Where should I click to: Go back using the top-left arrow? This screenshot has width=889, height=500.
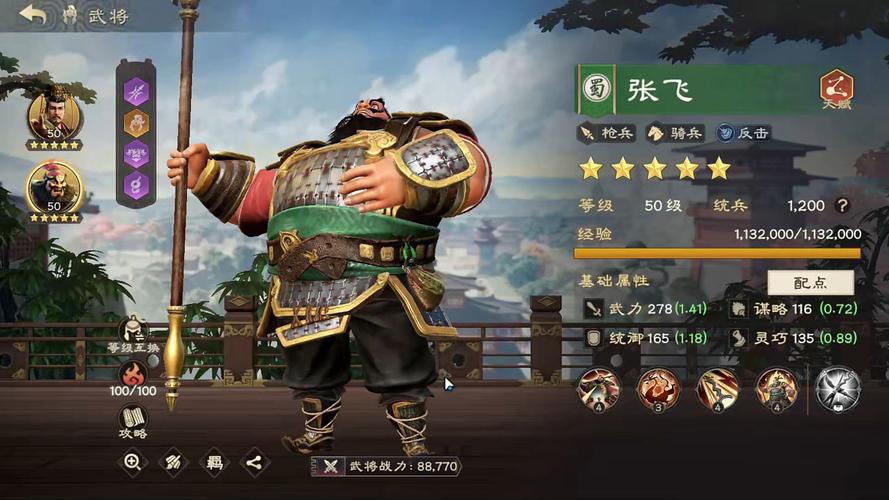(33, 14)
